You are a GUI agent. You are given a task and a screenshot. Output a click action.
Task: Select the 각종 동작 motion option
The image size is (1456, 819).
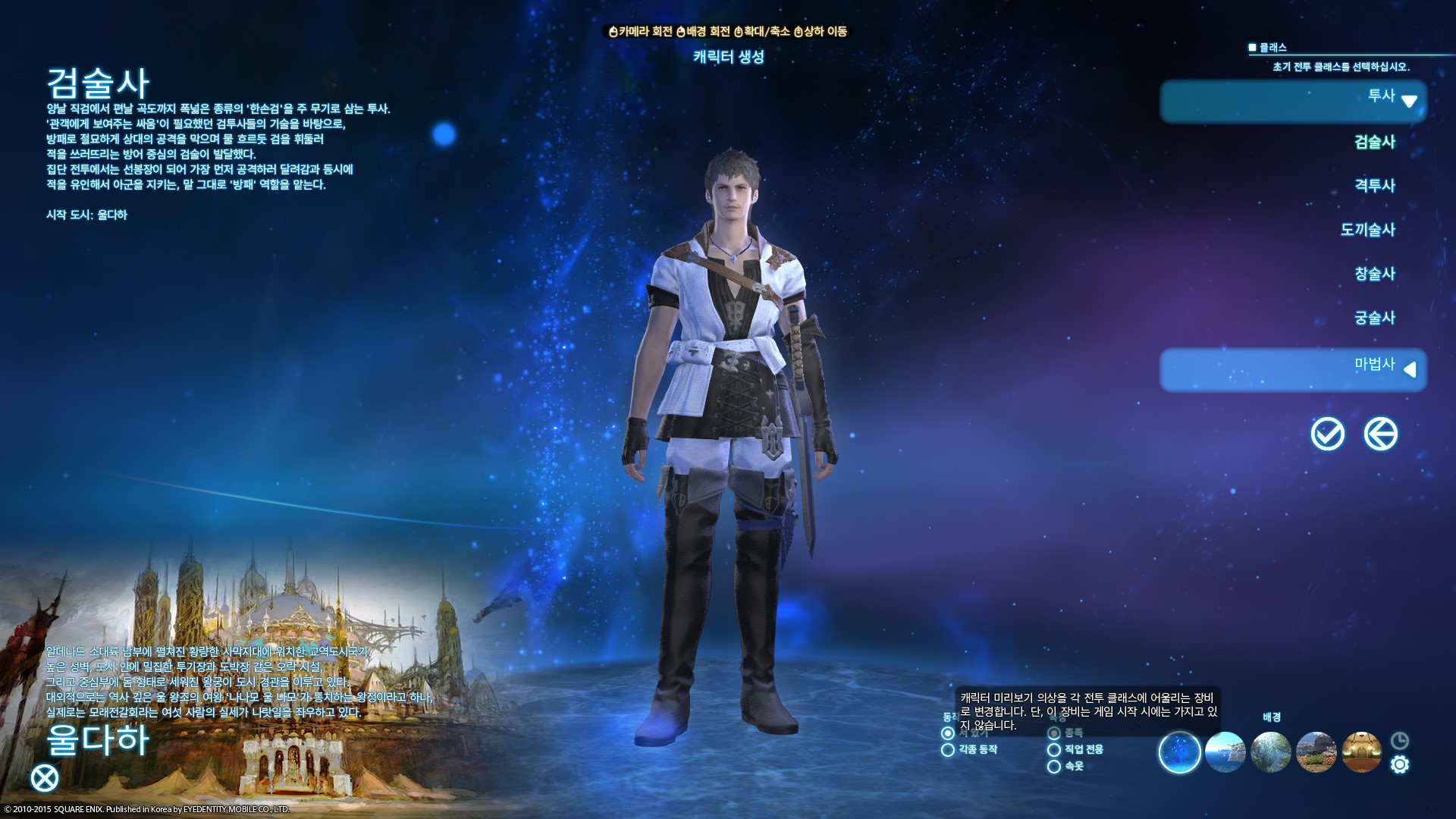(948, 750)
